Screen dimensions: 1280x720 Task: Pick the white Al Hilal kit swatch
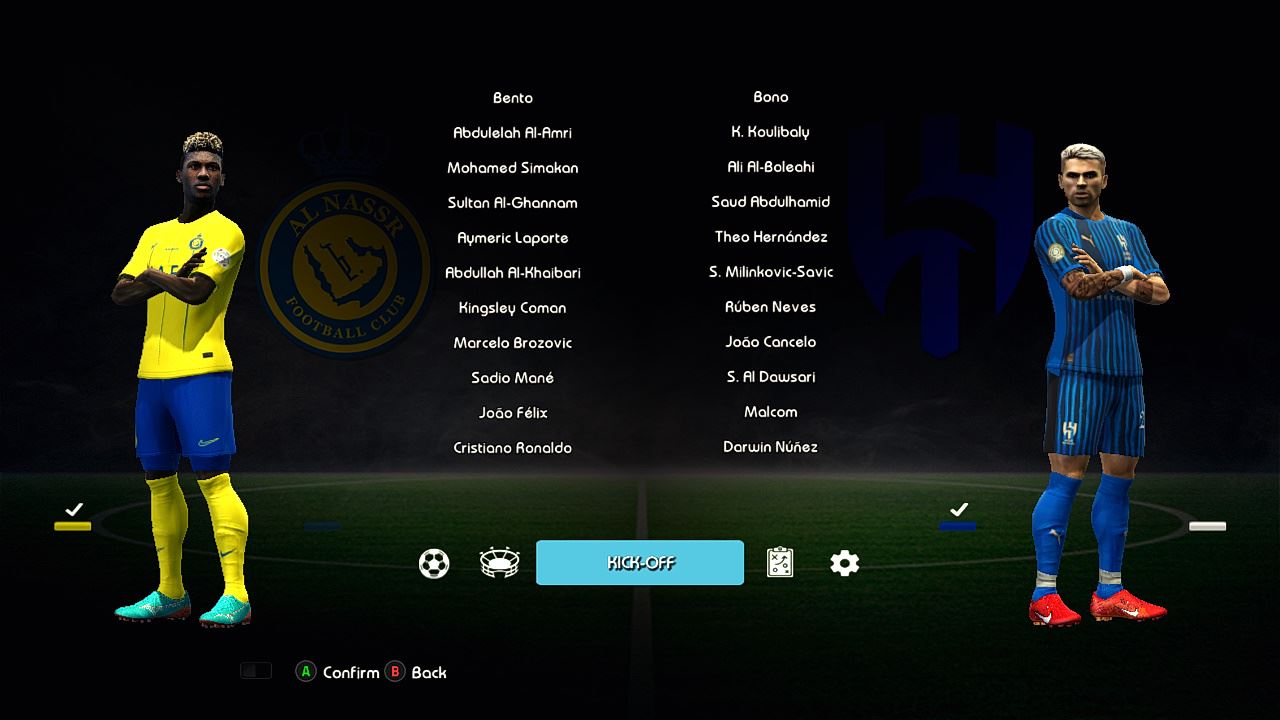point(1207,526)
